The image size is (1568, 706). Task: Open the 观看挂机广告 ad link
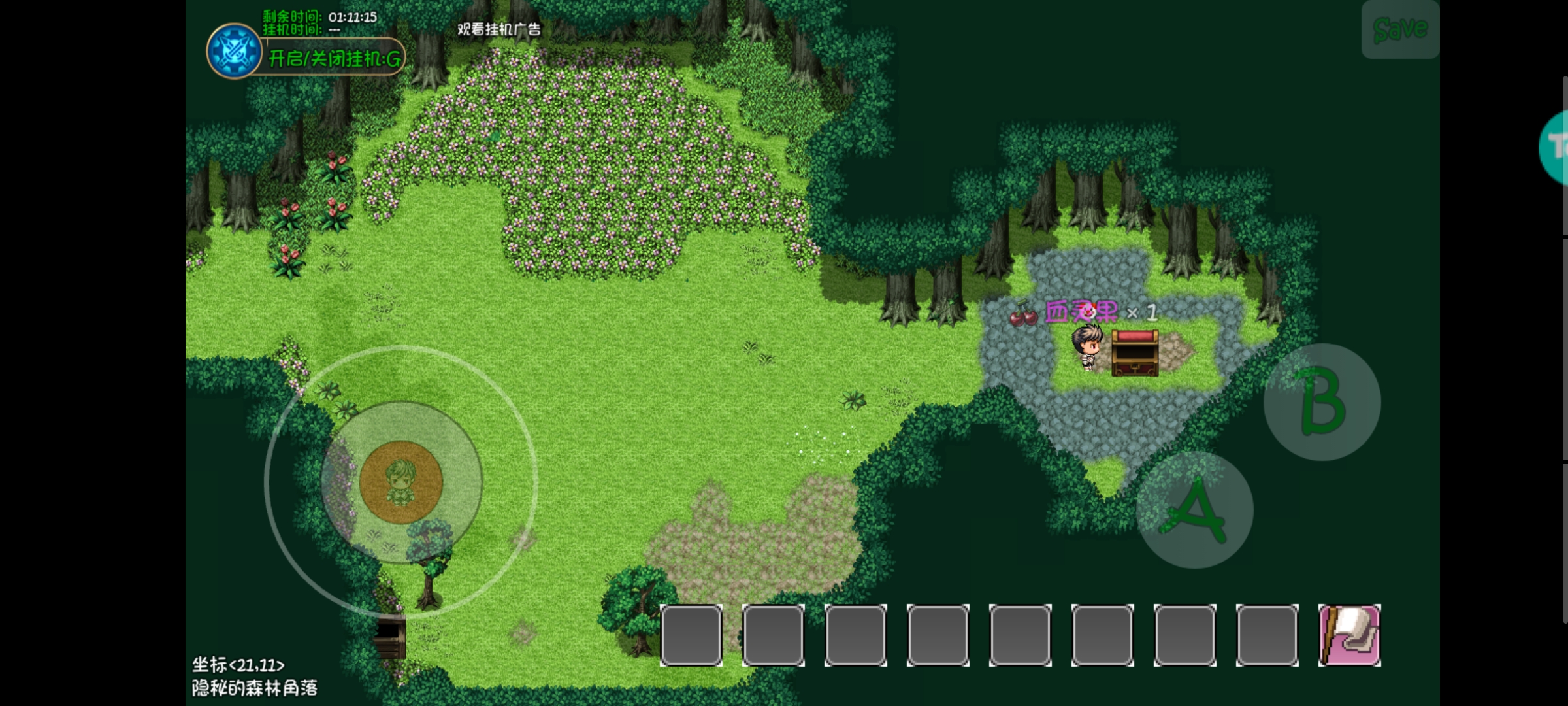click(x=498, y=29)
